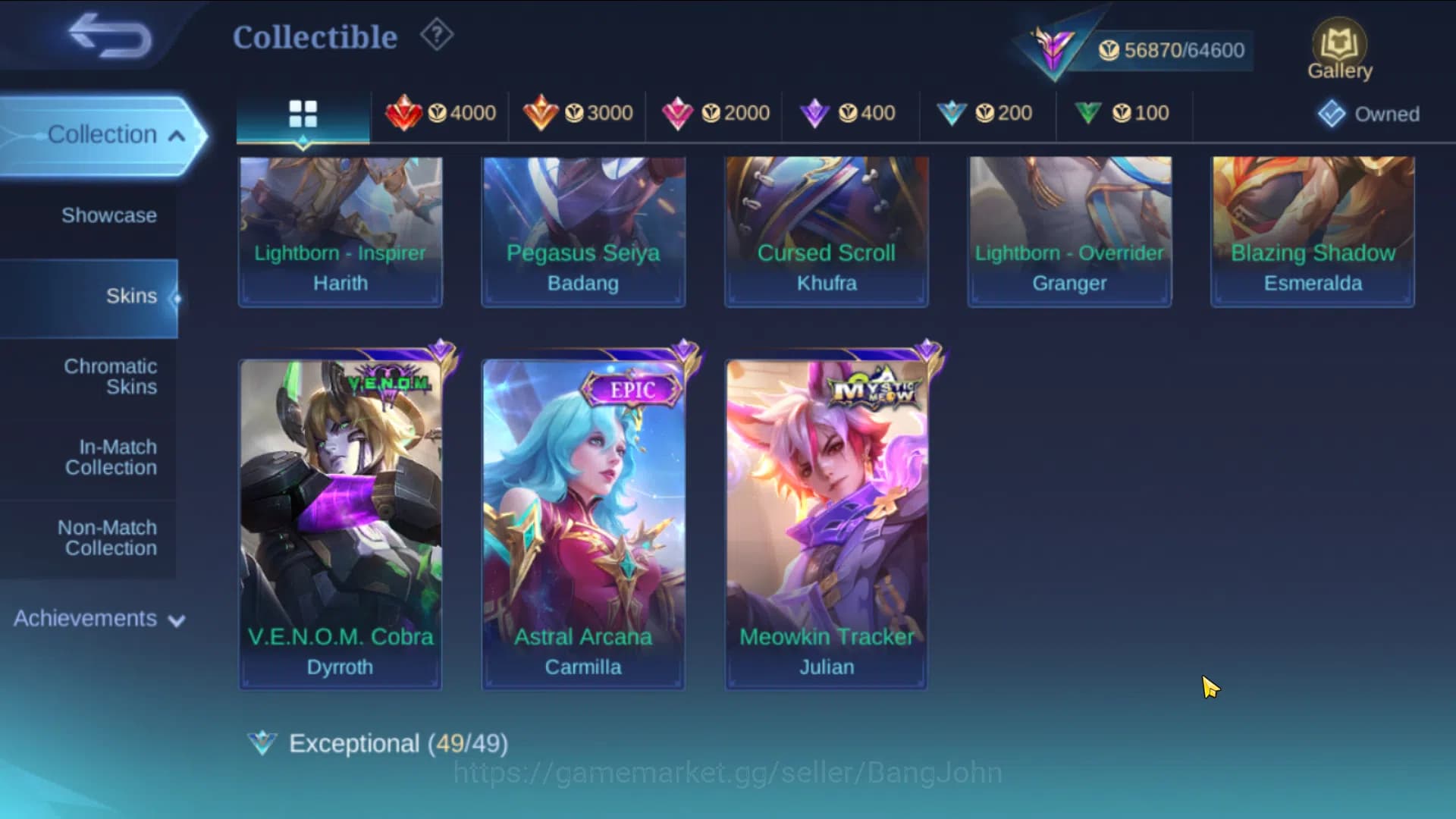
Task: Select the grid view filter tab
Action: (x=303, y=114)
